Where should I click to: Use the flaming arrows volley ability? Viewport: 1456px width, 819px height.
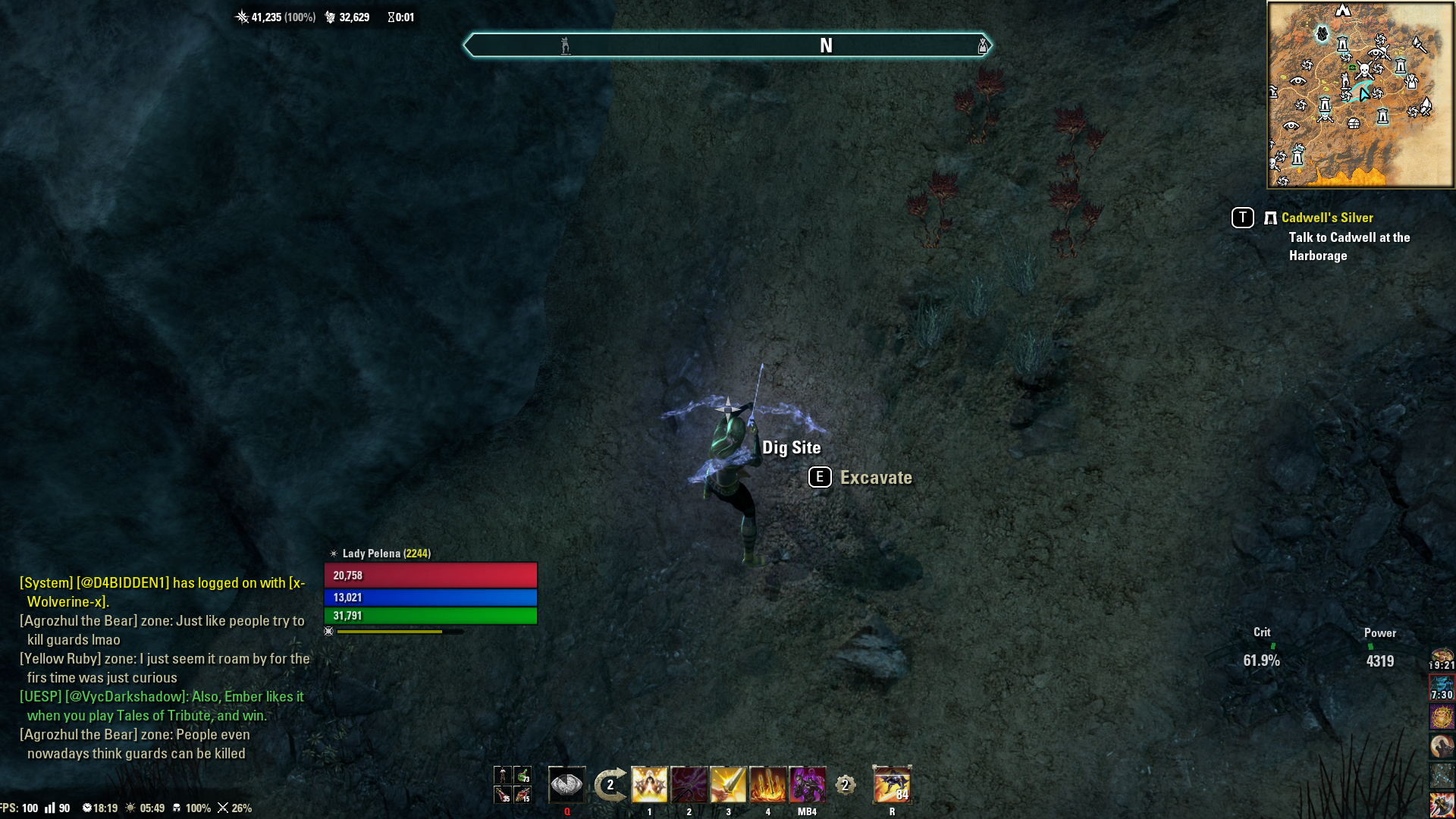click(767, 785)
